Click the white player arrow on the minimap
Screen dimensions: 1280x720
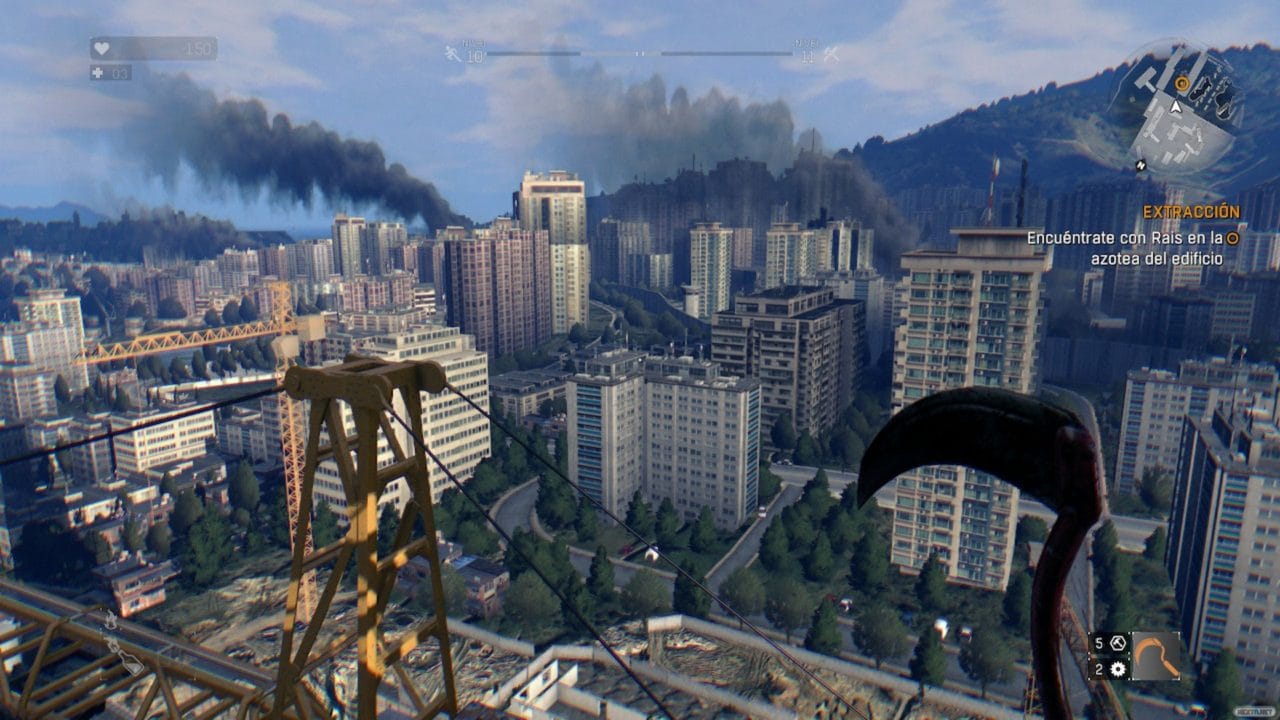(1176, 105)
